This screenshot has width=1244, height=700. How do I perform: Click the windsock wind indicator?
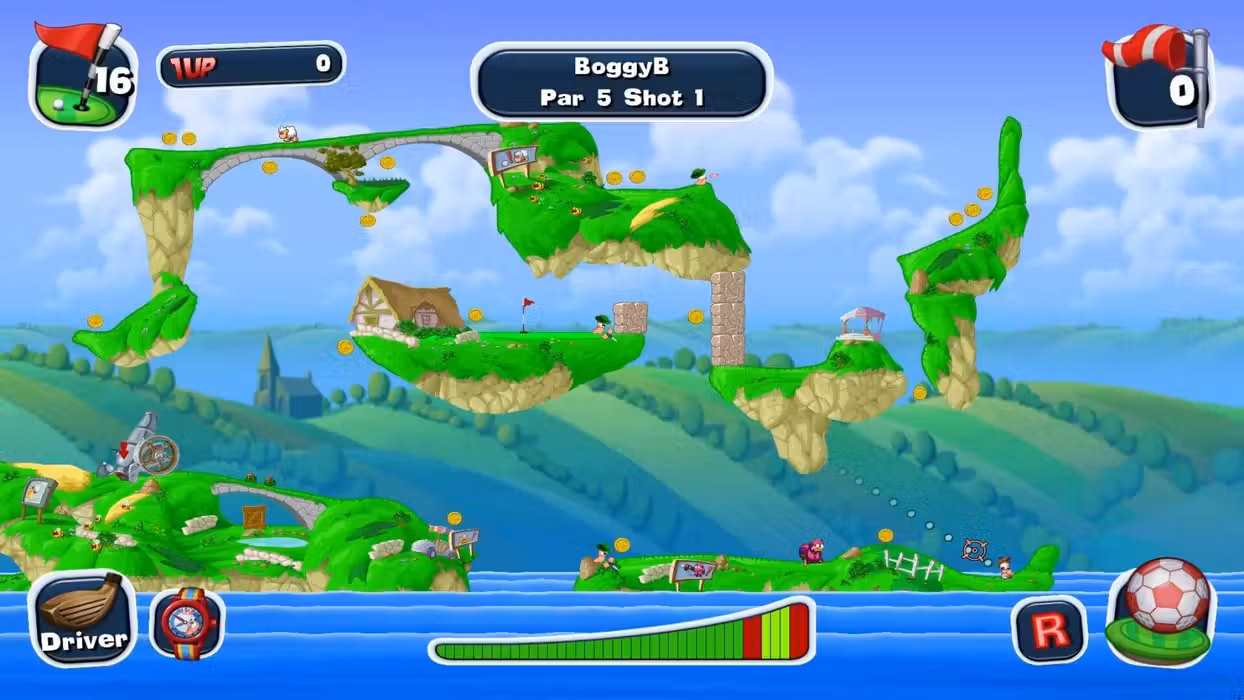[1158, 75]
